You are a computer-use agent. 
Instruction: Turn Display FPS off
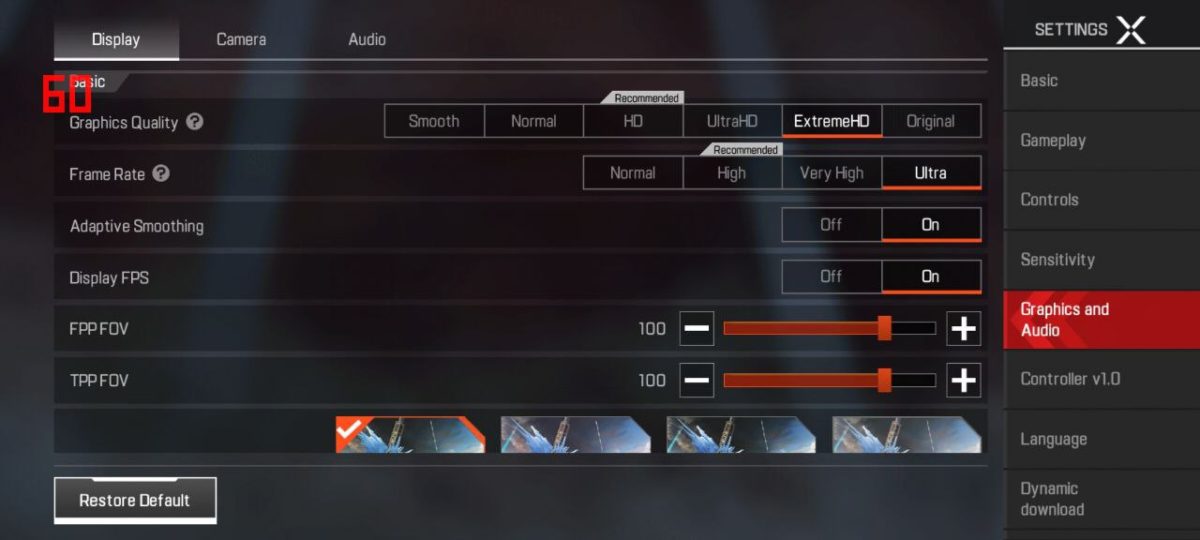point(831,277)
